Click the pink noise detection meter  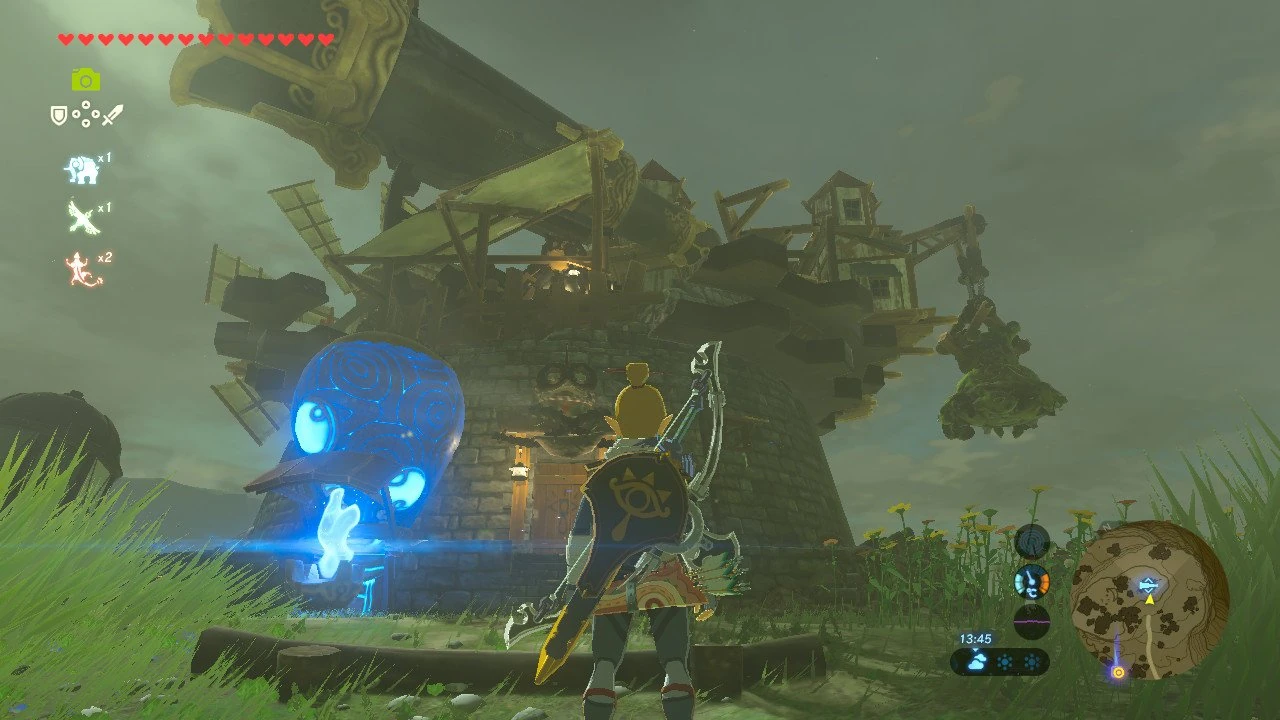coord(1032,621)
